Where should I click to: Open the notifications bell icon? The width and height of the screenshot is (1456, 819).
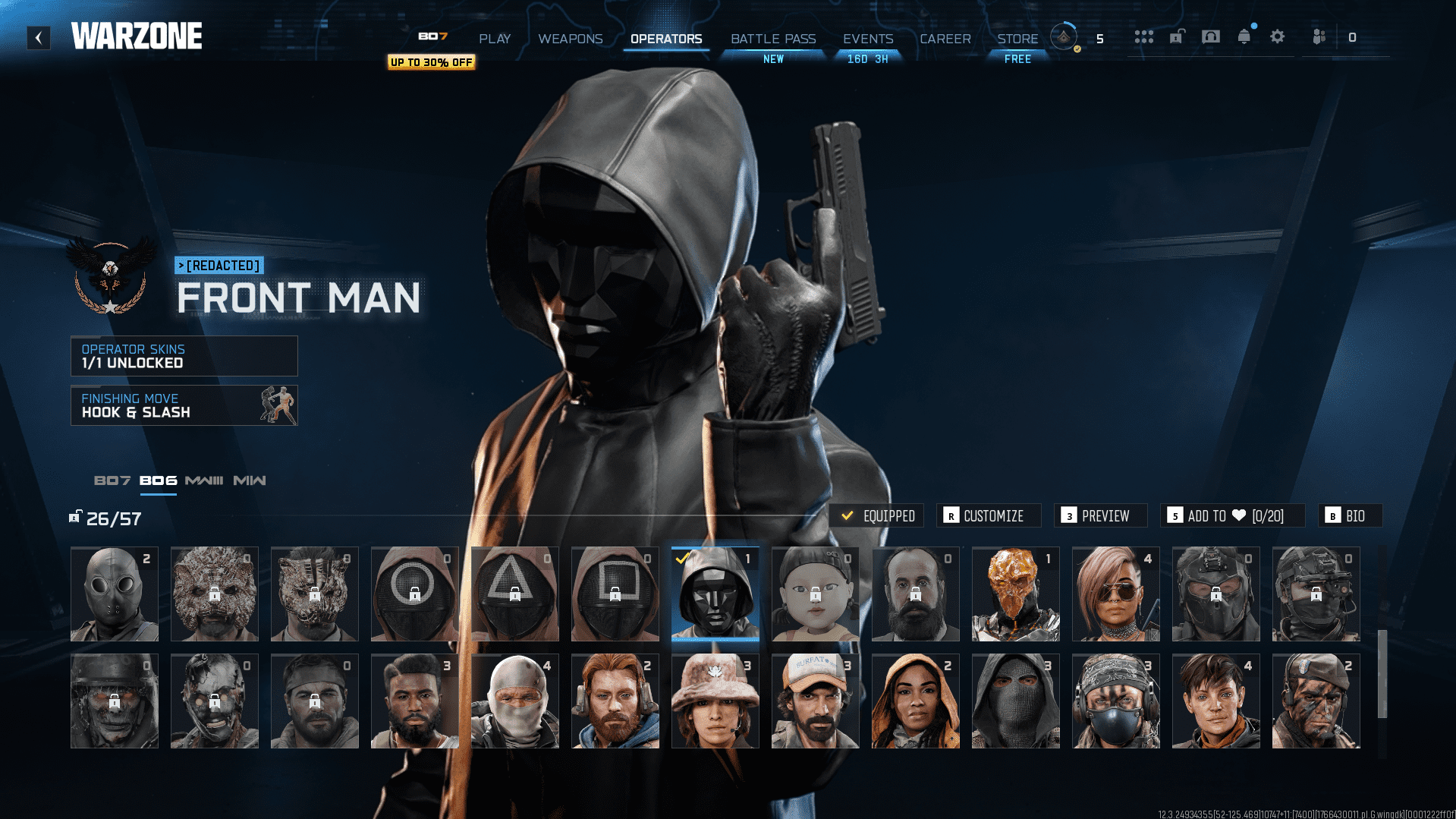1243,36
